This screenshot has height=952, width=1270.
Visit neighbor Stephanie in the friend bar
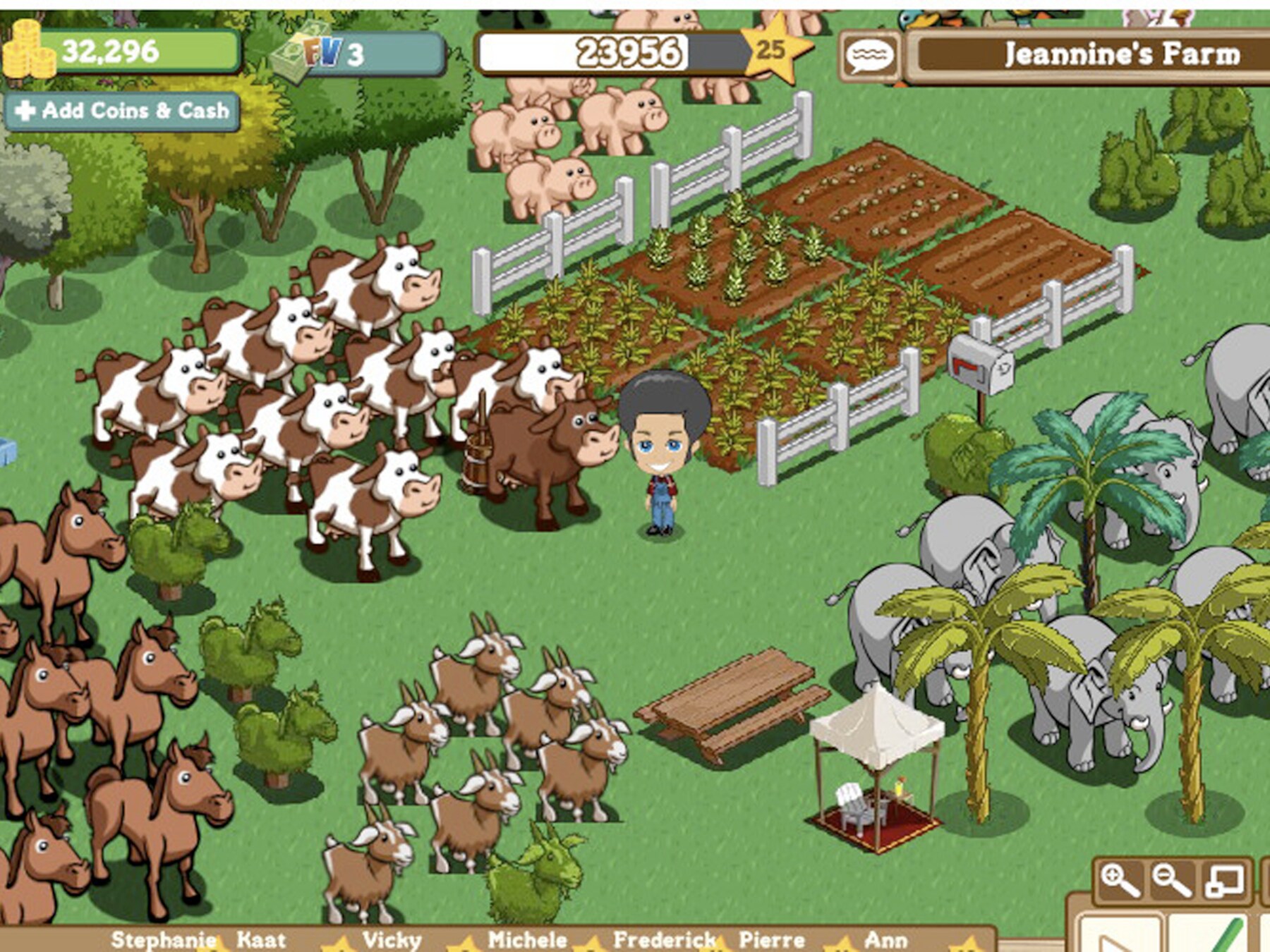pos(163,940)
